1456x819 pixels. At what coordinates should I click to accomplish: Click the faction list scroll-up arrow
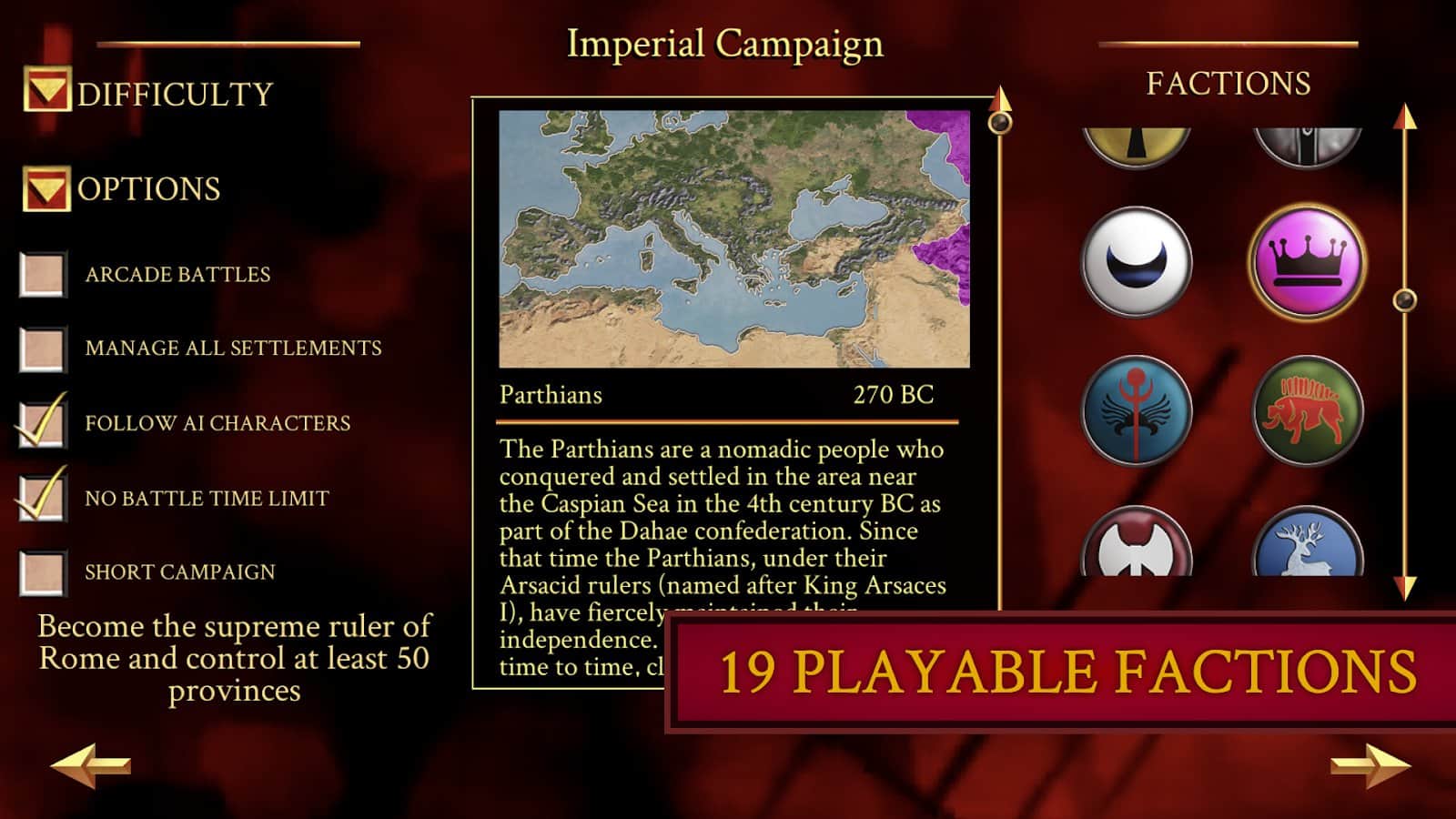(x=1404, y=116)
